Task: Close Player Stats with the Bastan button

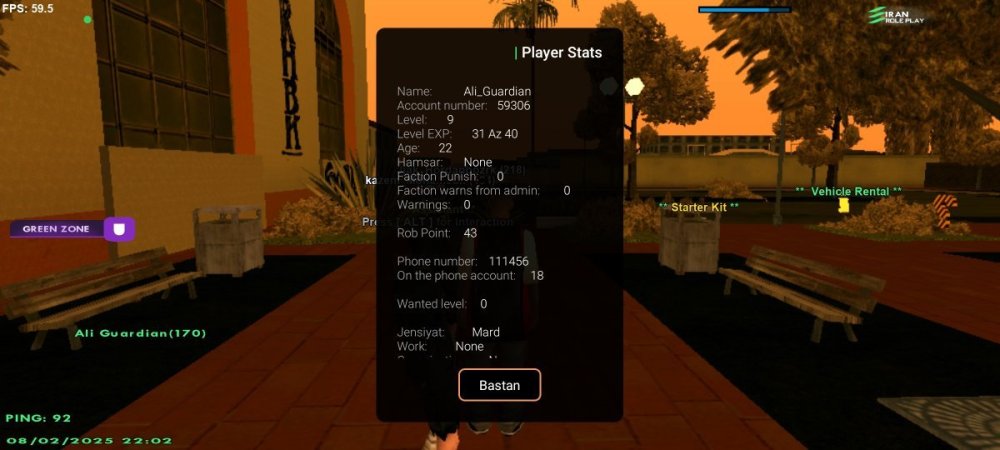Action: tap(499, 385)
